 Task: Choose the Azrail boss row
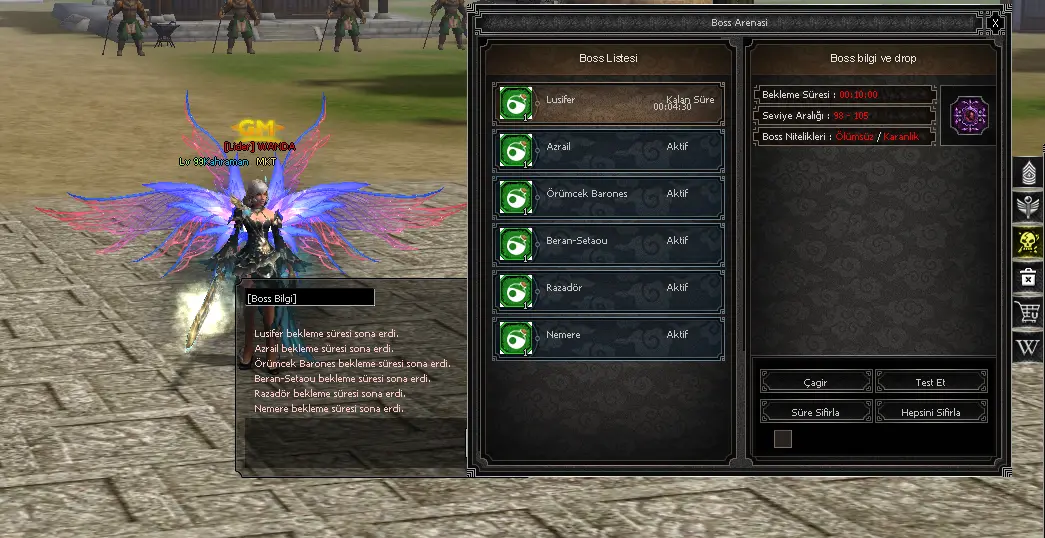[608, 149]
